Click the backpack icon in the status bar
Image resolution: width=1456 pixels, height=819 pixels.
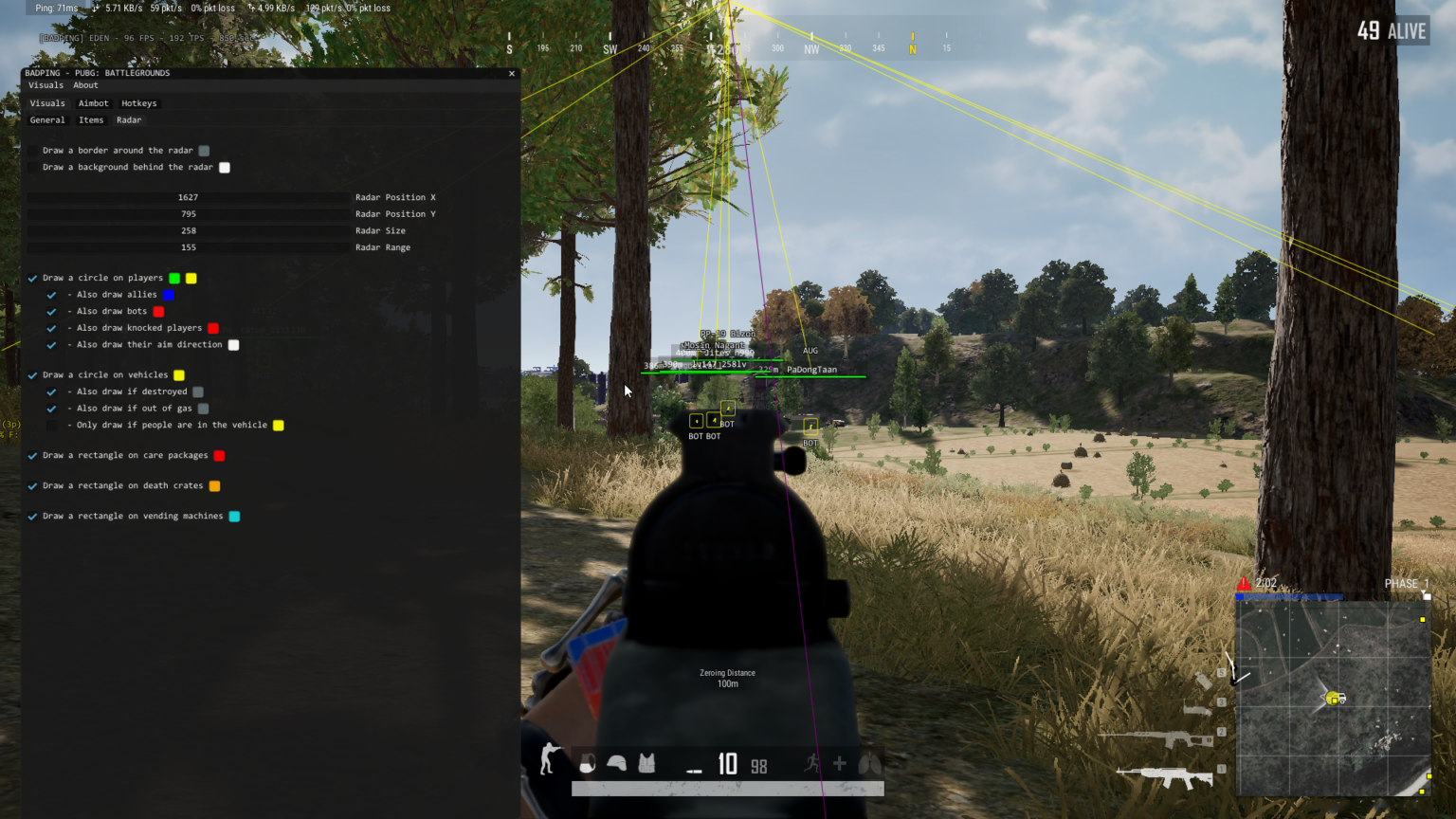pyautogui.click(x=588, y=763)
